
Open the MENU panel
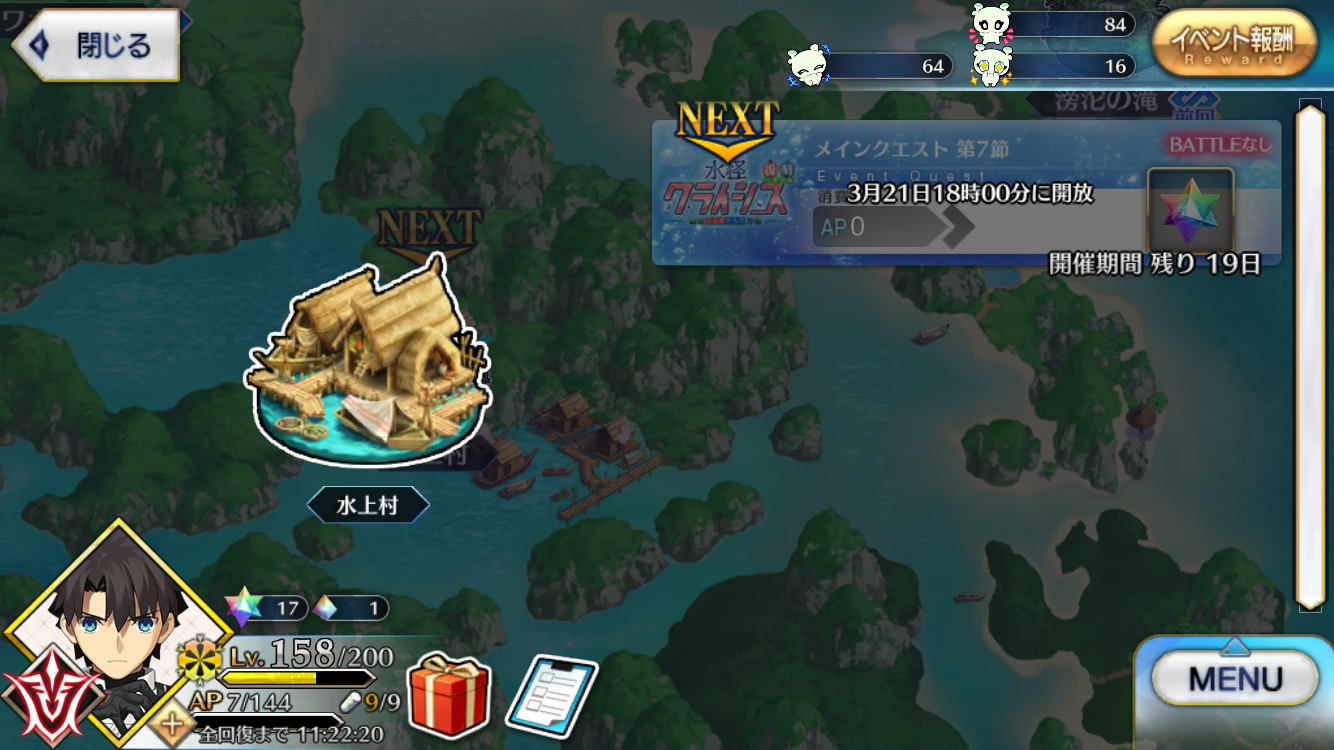(x=1234, y=680)
